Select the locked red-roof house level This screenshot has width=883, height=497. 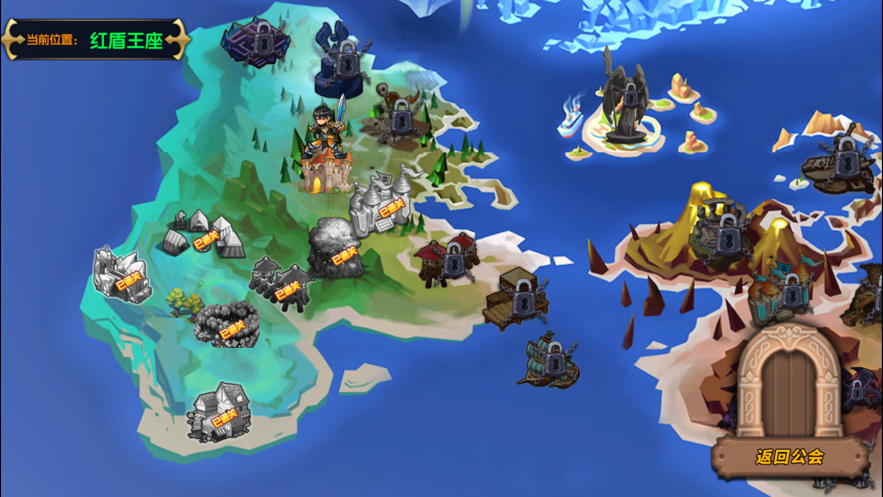451,260
